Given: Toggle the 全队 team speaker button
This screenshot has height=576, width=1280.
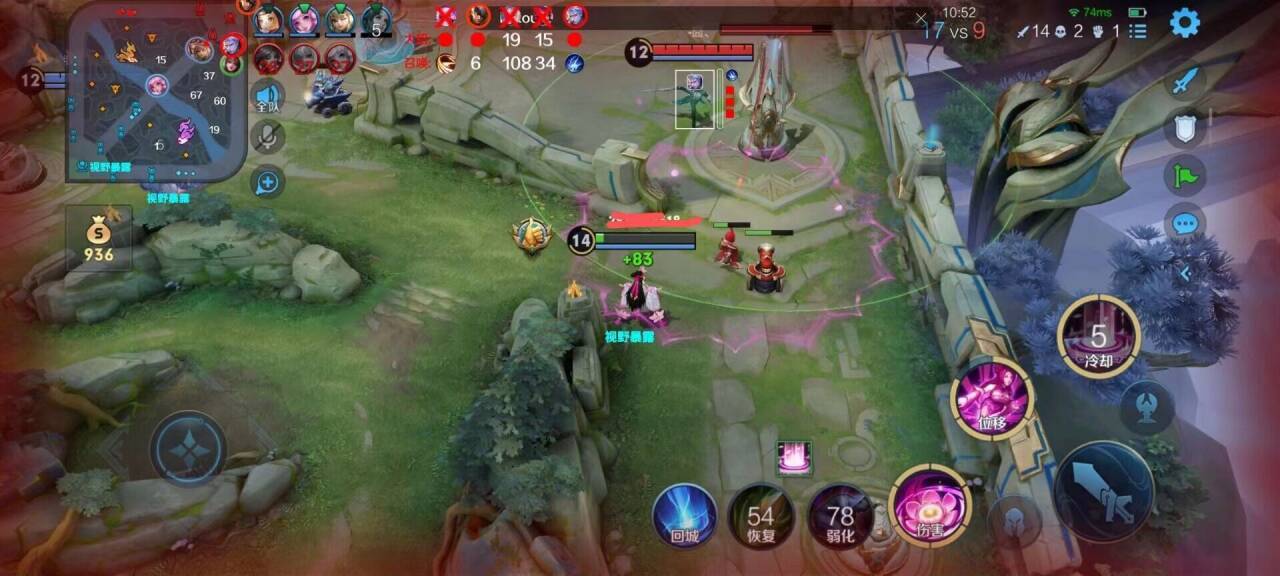Looking at the screenshot, I should (267, 96).
